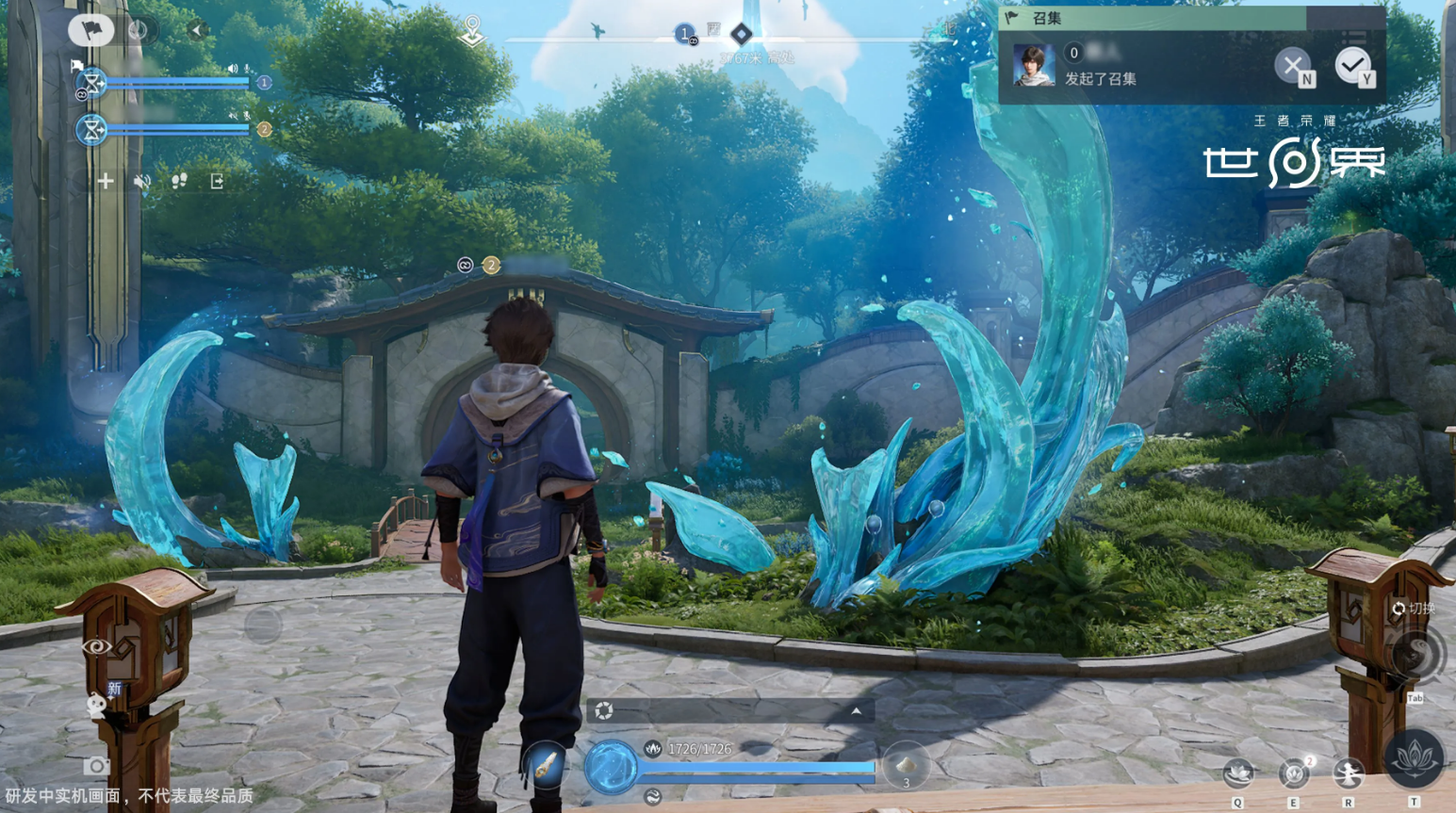The width and height of the screenshot is (1456, 813).
Task: Decline the 召集 summon request
Action: (1293, 66)
